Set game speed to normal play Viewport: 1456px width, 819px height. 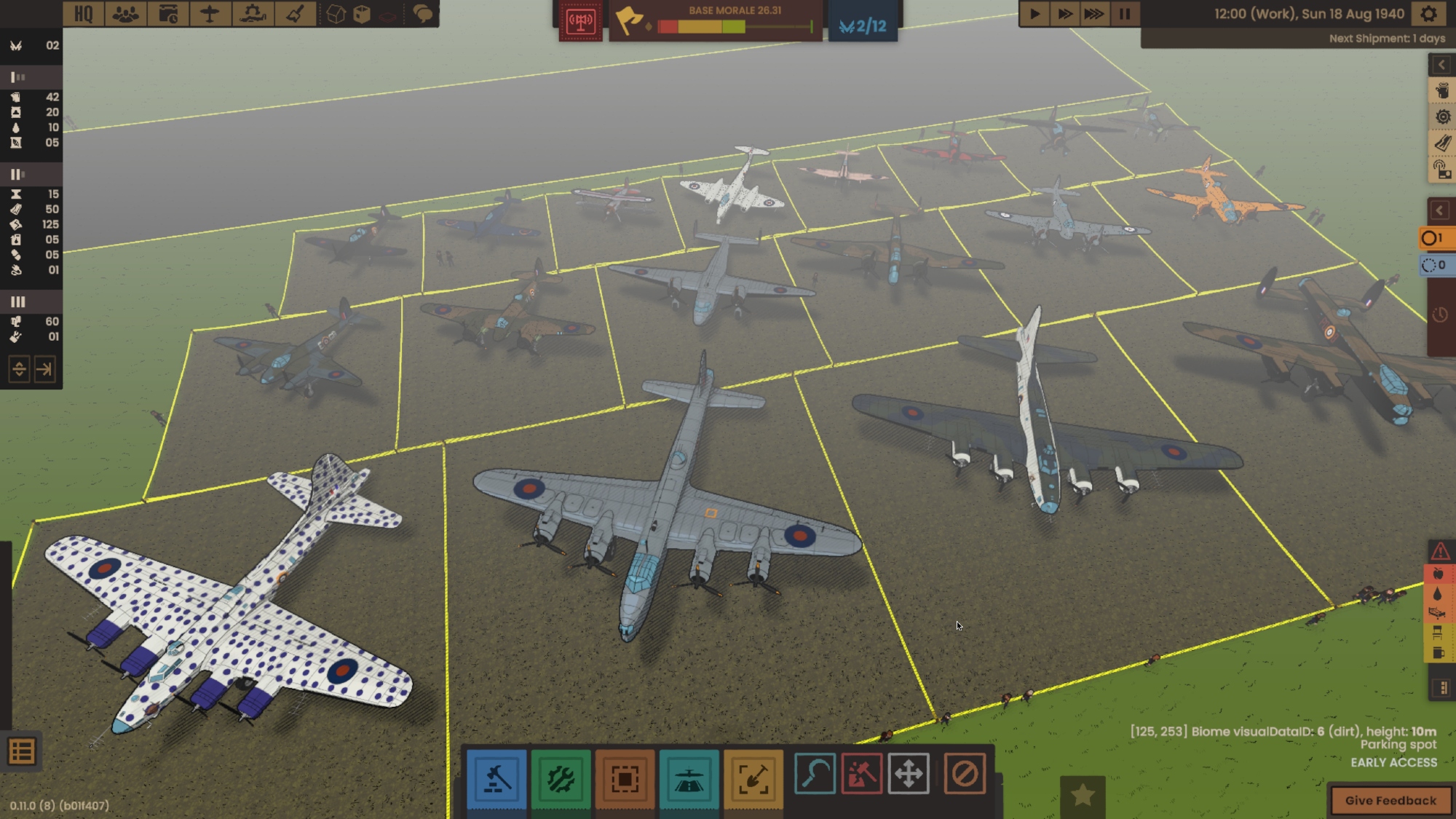pos(1034,14)
